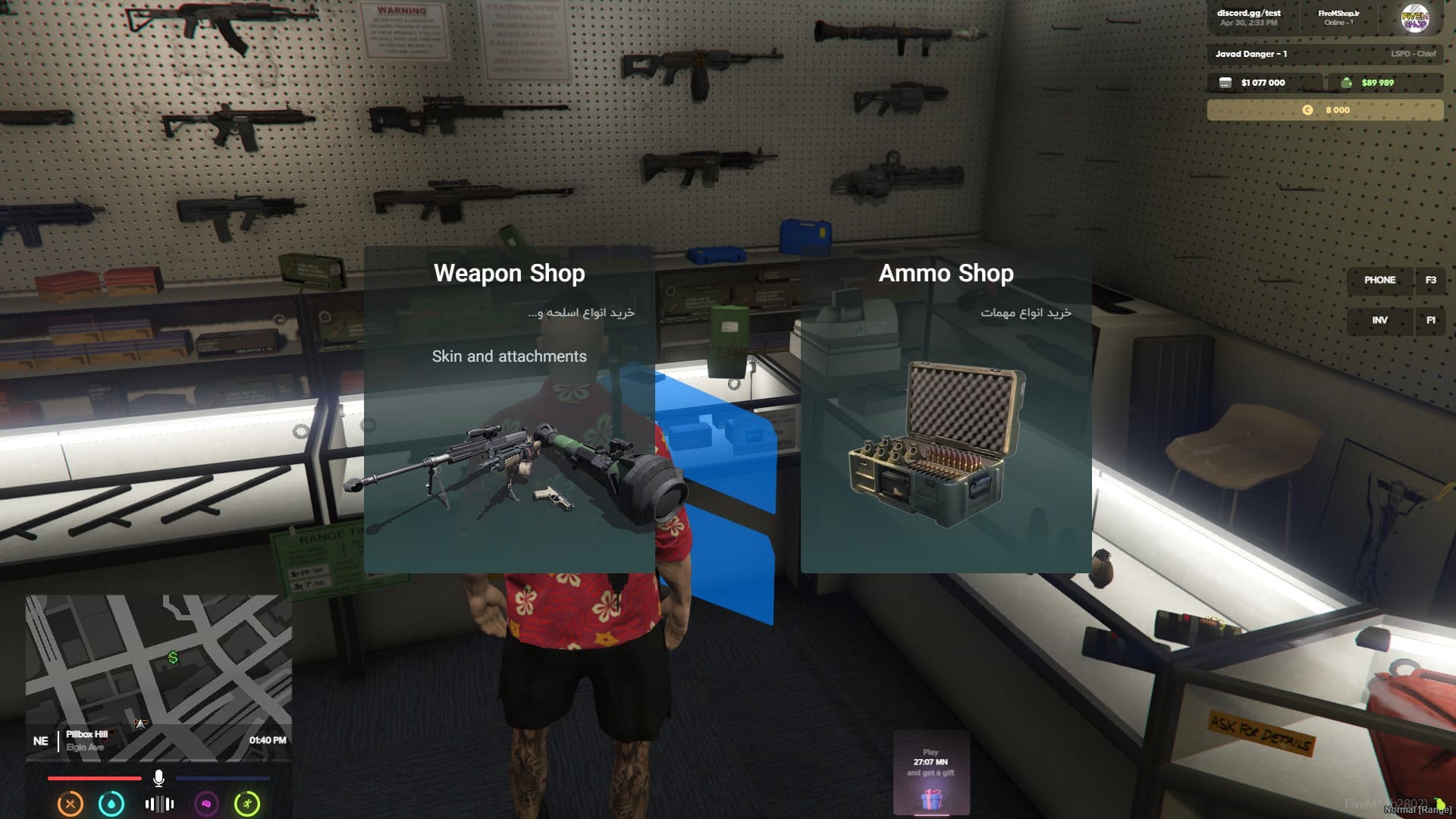This screenshot has width=1456, height=819.
Task: Click the voice range bars indicator
Action: point(159,804)
